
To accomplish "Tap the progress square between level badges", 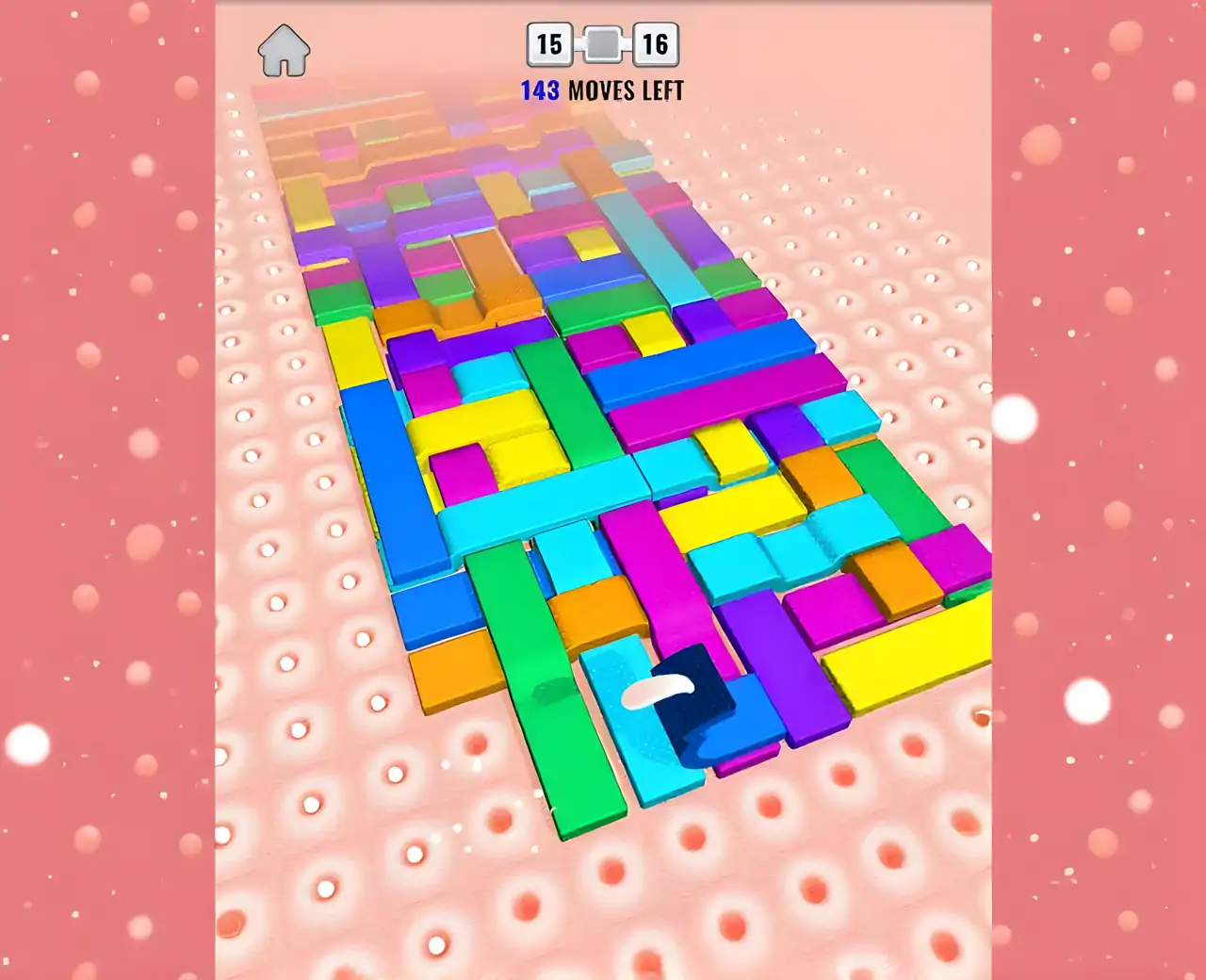I will [602, 41].
